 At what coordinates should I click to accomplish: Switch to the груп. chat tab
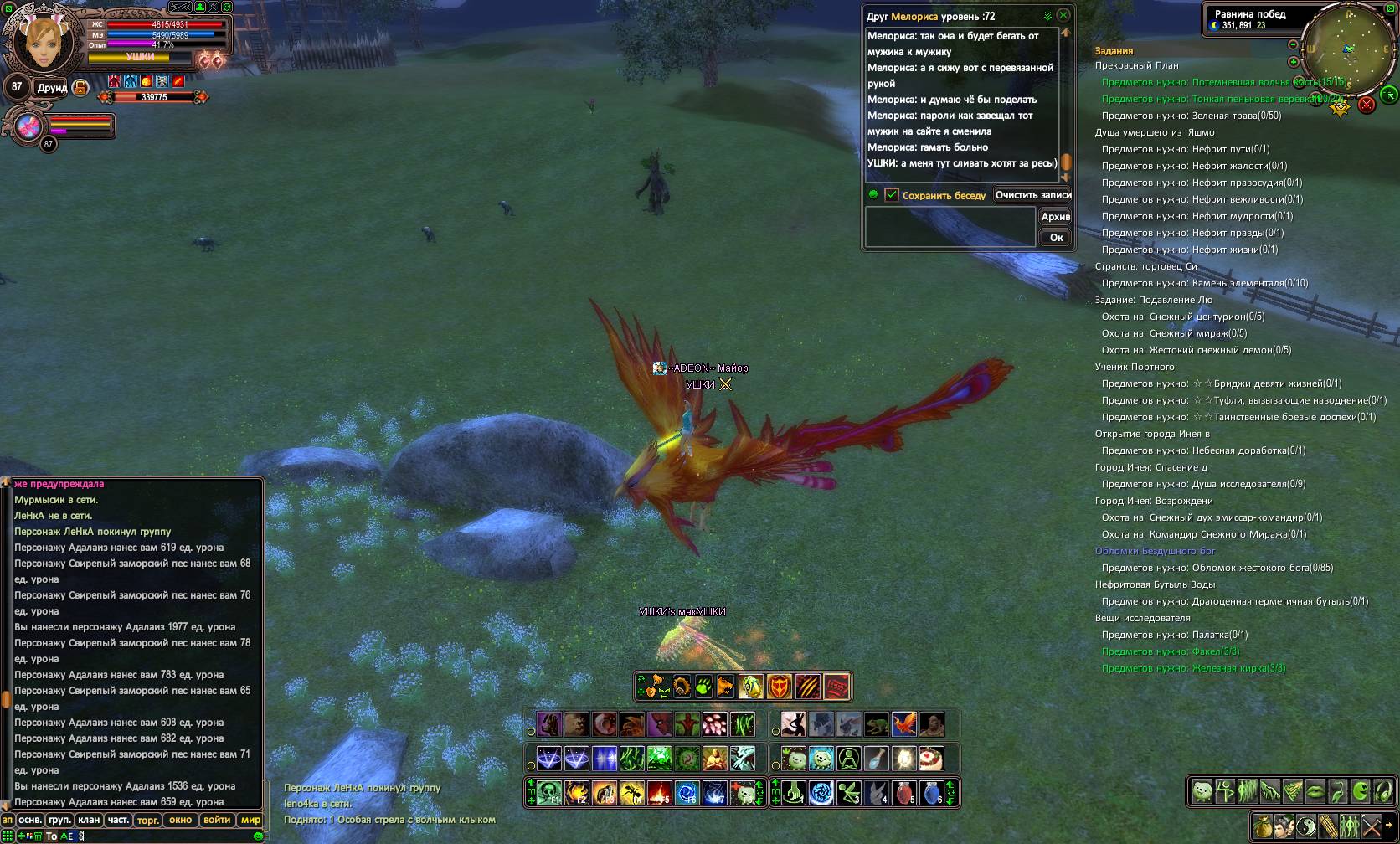[x=59, y=820]
